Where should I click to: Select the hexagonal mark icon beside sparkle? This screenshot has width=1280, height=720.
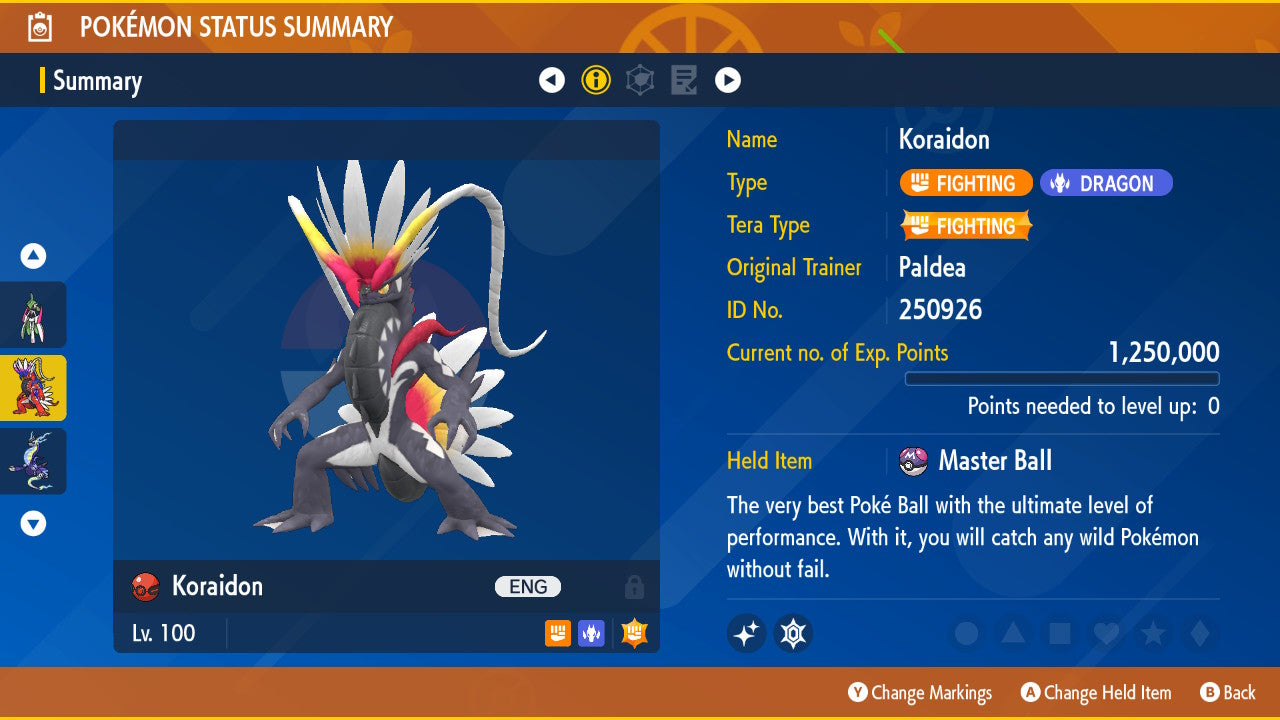click(x=793, y=633)
